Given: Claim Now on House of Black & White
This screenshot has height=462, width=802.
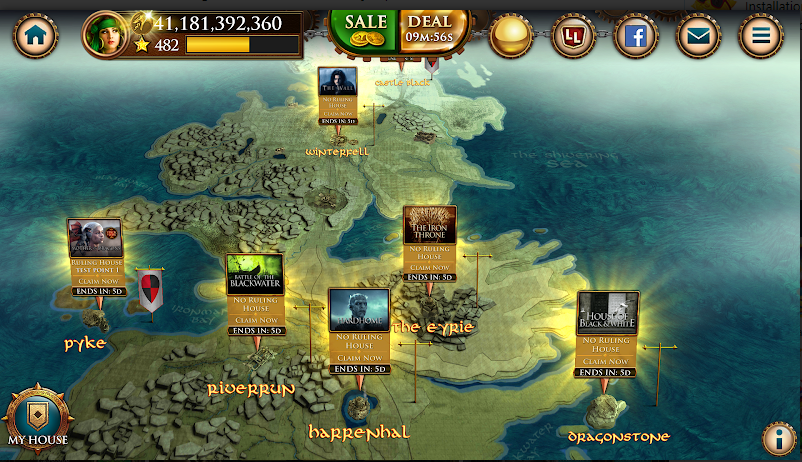Looking at the screenshot, I should 608,361.
